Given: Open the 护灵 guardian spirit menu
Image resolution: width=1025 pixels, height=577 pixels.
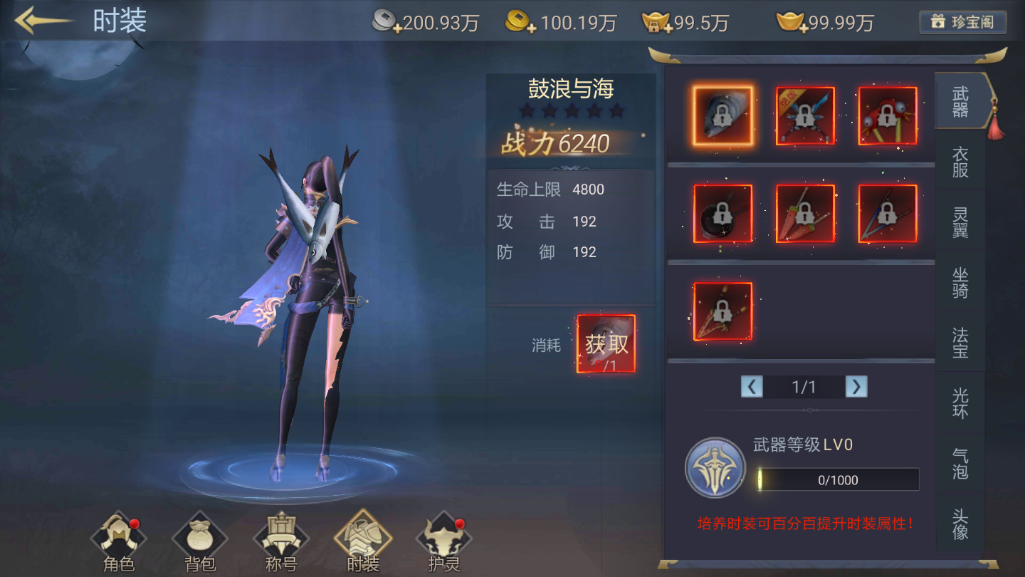Looking at the screenshot, I should [x=443, y=542].
